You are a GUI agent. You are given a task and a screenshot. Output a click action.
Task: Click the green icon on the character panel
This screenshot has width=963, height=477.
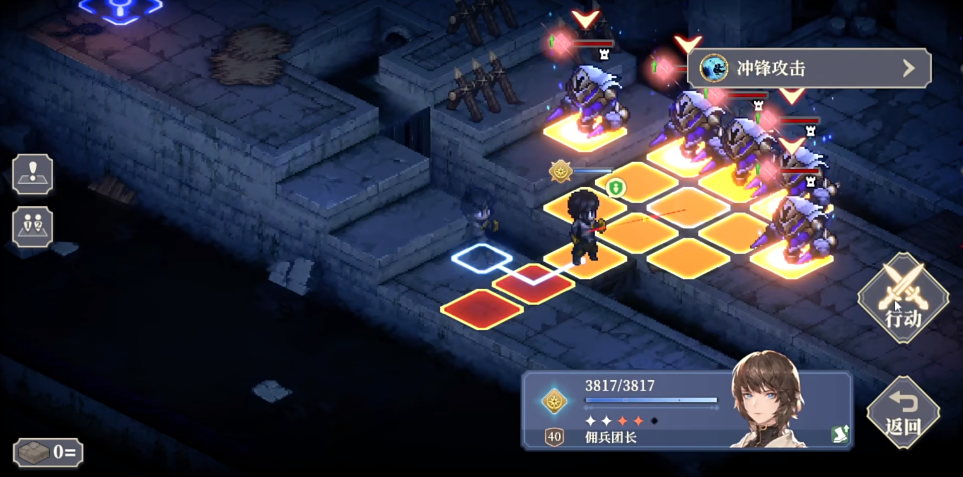click(839, 433)
